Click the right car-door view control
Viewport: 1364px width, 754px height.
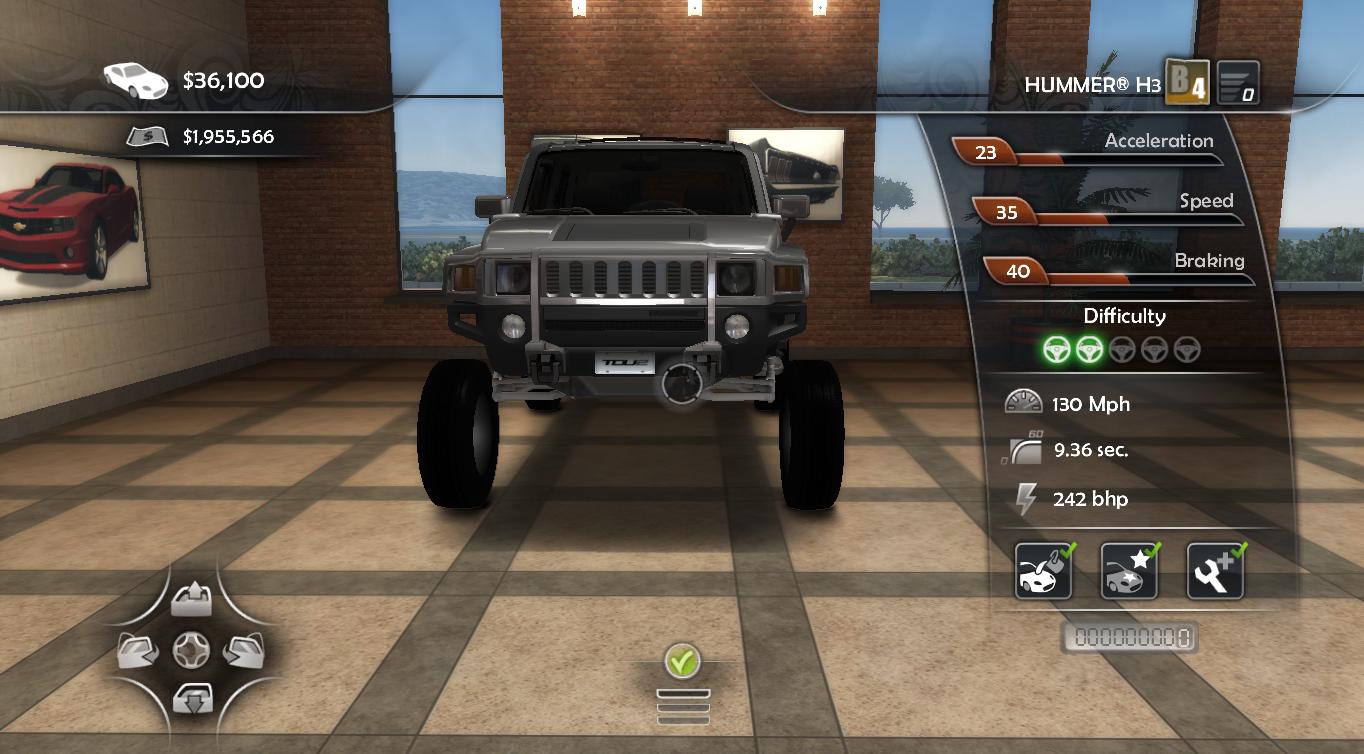pyautogui.click(x=243, y=650)
